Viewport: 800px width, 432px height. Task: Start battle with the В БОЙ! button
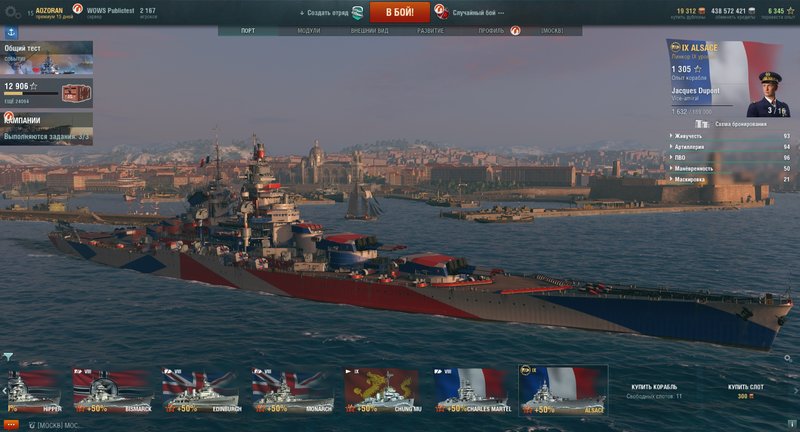coord(399,12)
